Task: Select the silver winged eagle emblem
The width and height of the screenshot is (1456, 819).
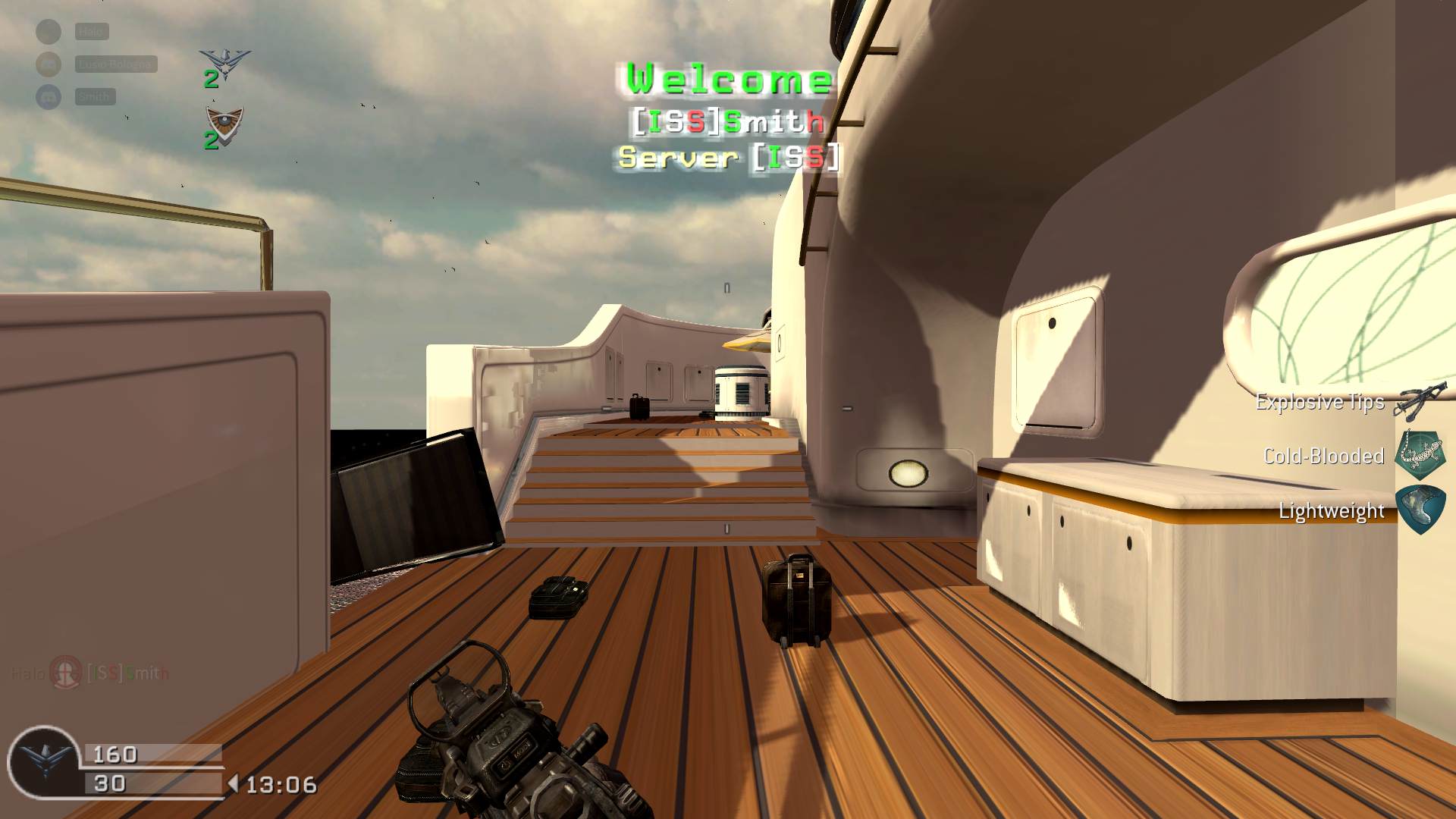Action: pos(224,64)
